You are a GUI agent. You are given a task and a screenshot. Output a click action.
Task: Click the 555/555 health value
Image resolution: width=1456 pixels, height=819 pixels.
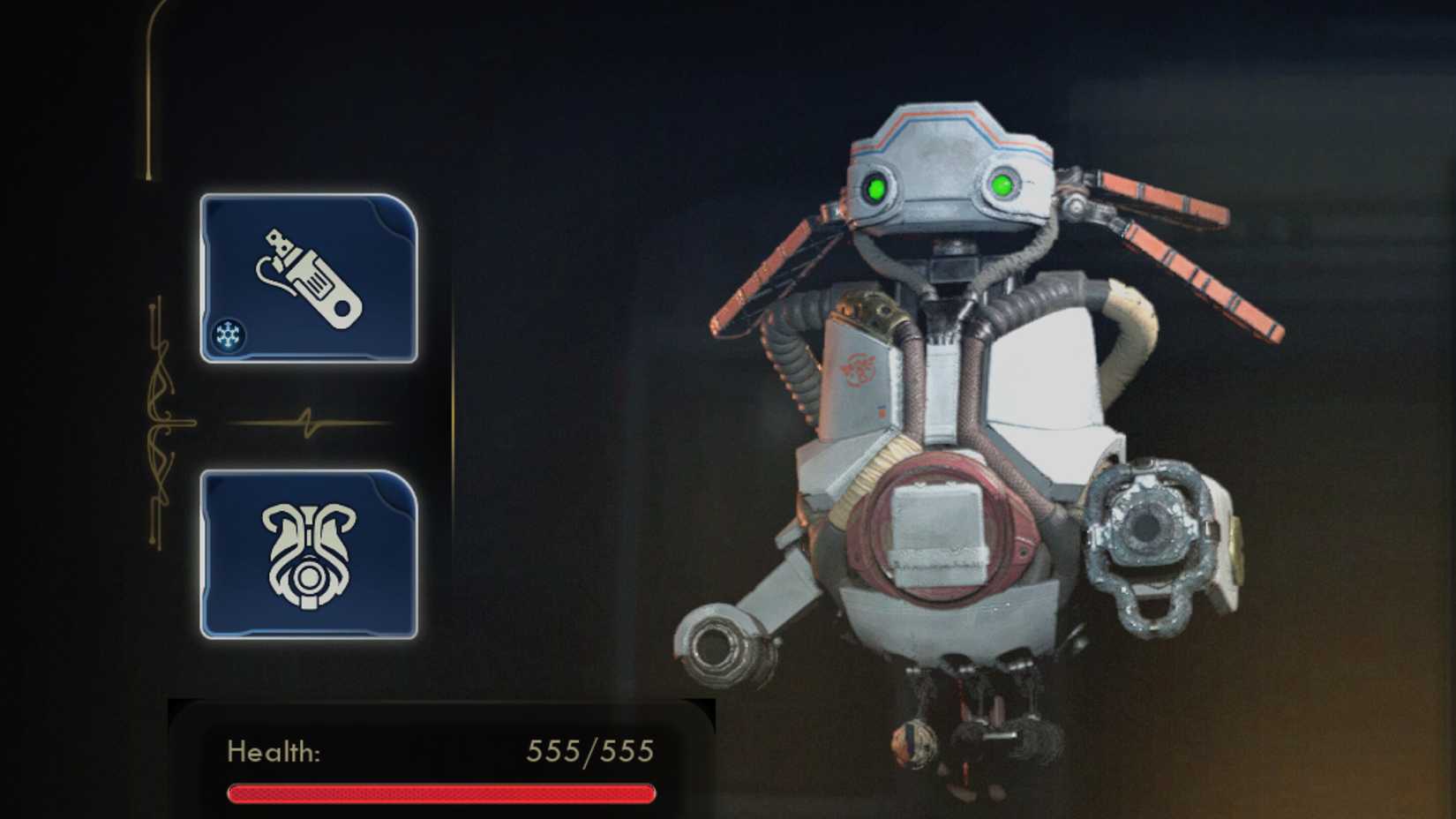pyautogui.click(x=589, y=750)
